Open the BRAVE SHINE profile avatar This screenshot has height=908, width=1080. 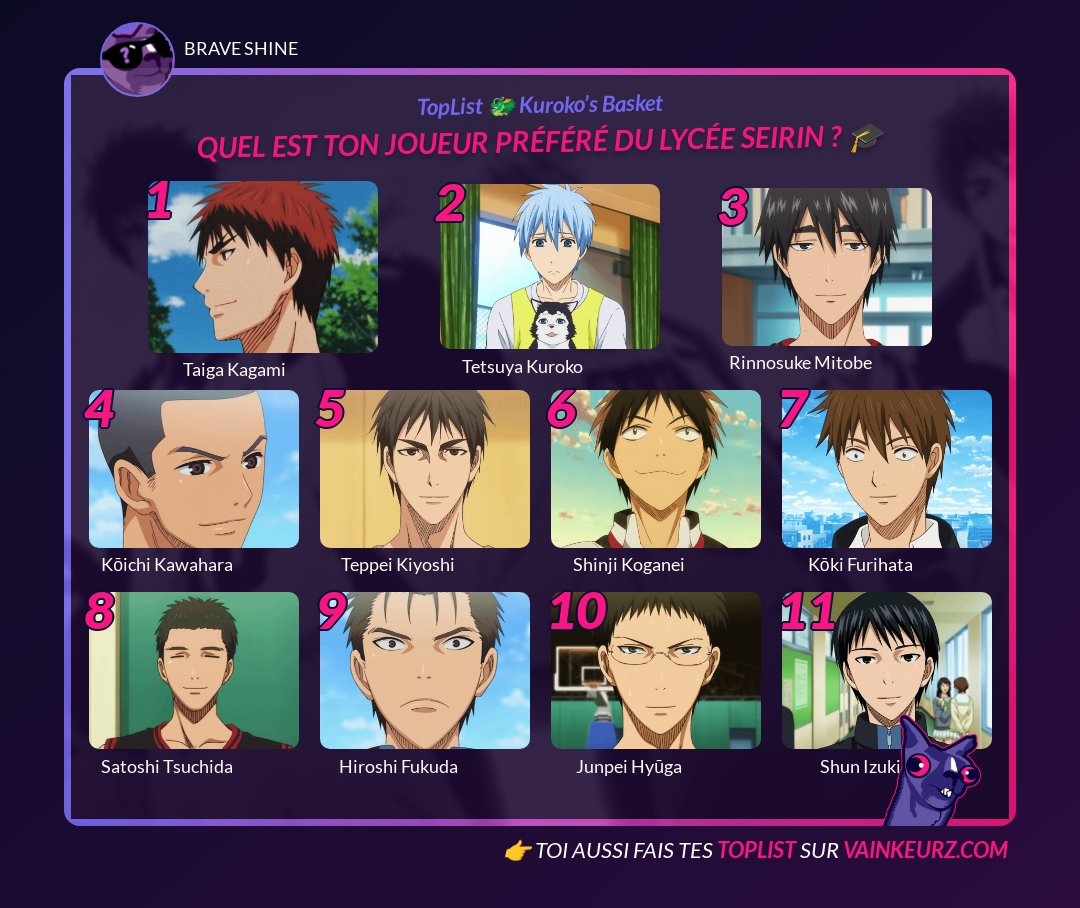pyautogui.click(x=138, y=59)
